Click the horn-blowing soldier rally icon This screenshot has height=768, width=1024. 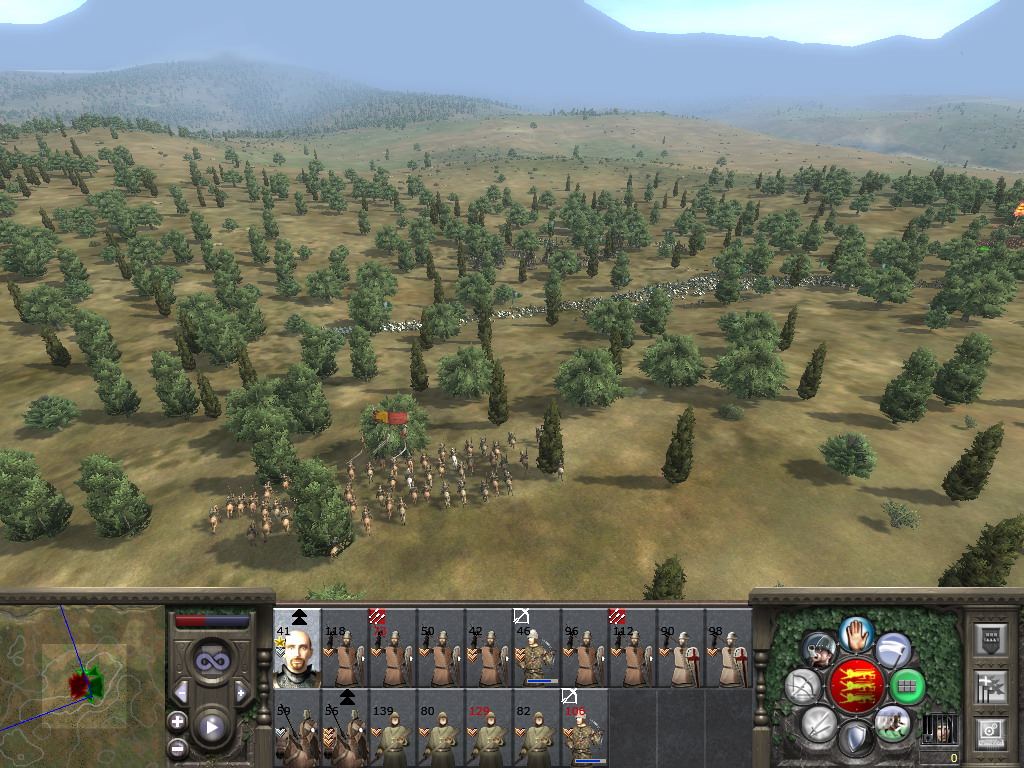(x=820, y=650)
